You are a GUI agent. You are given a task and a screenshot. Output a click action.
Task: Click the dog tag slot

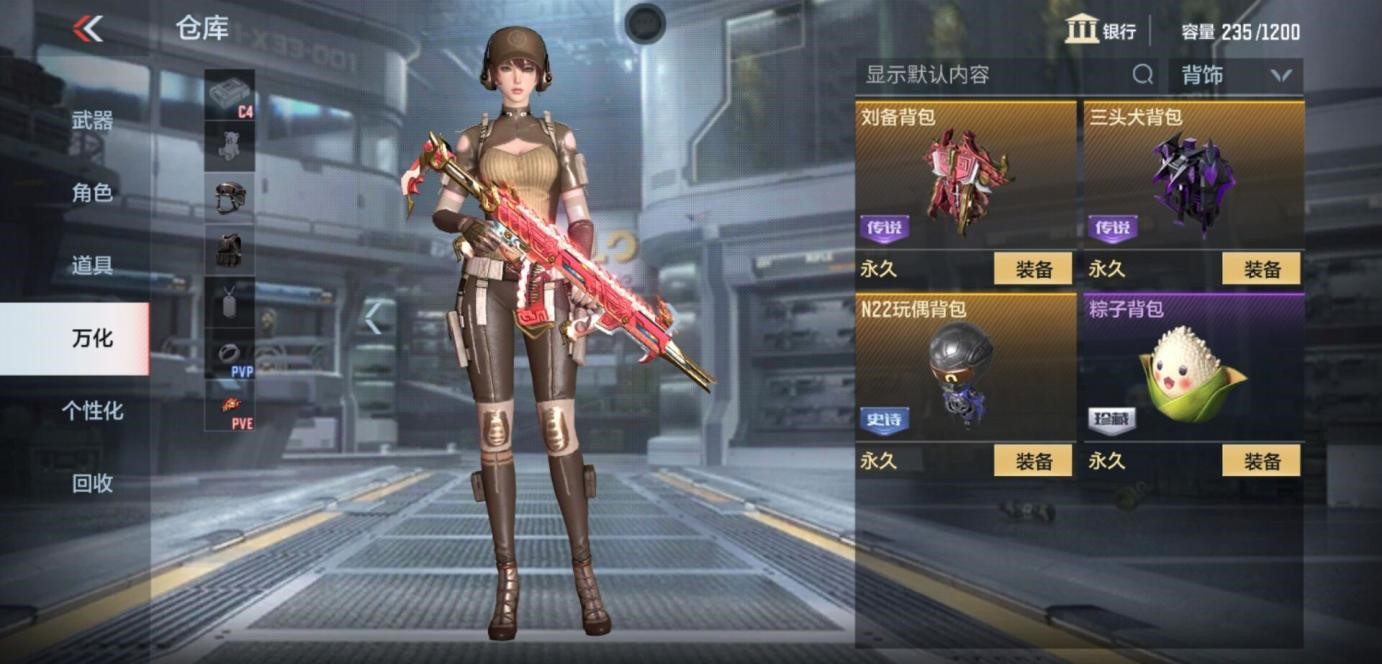(x=230, y=301)
